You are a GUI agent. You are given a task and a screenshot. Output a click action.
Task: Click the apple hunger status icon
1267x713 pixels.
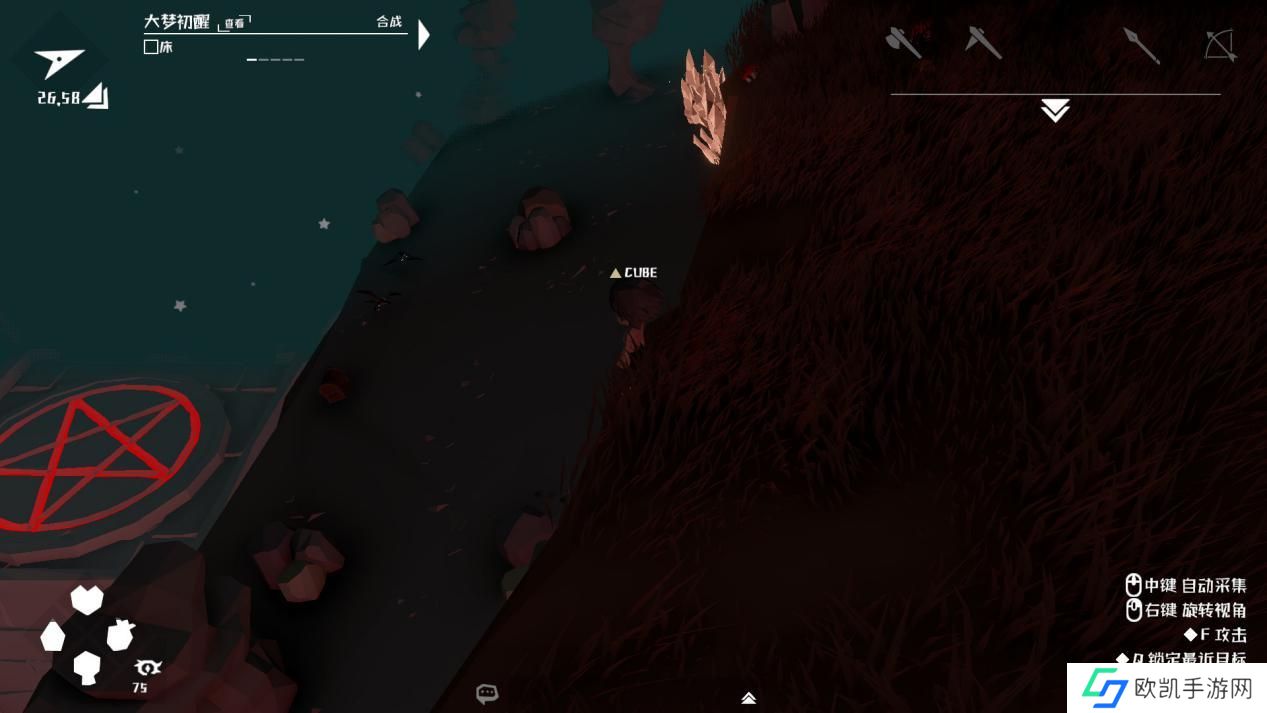[x=120, y=634]
